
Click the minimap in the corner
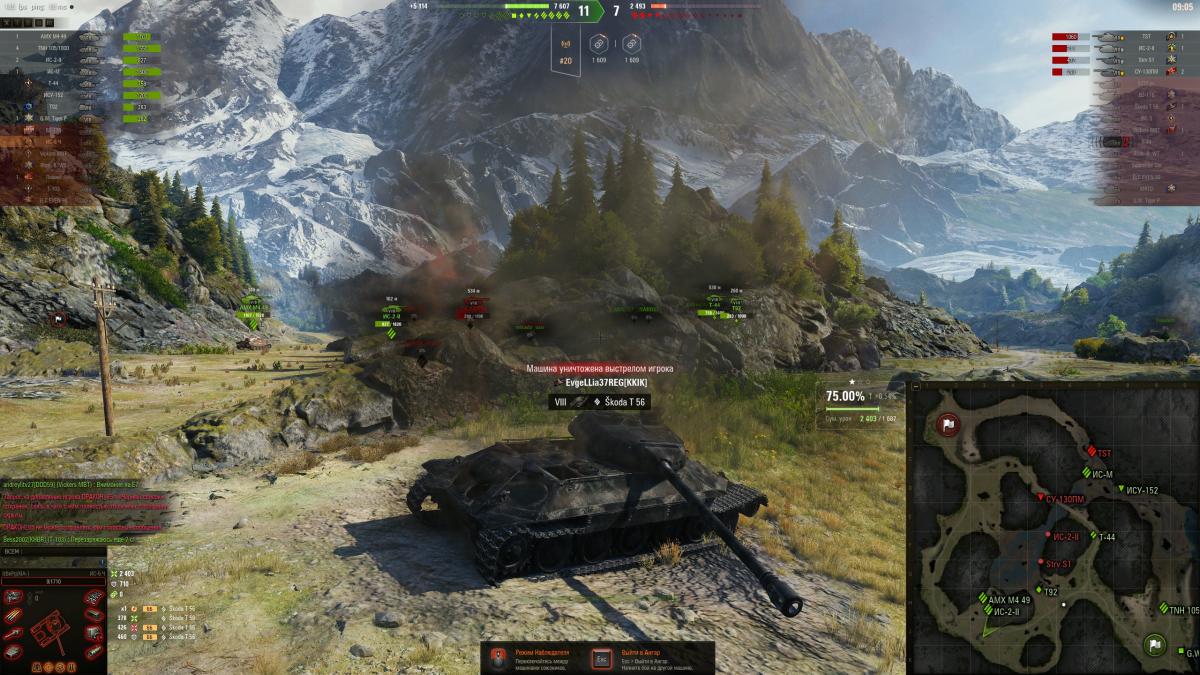[1052, 526]
